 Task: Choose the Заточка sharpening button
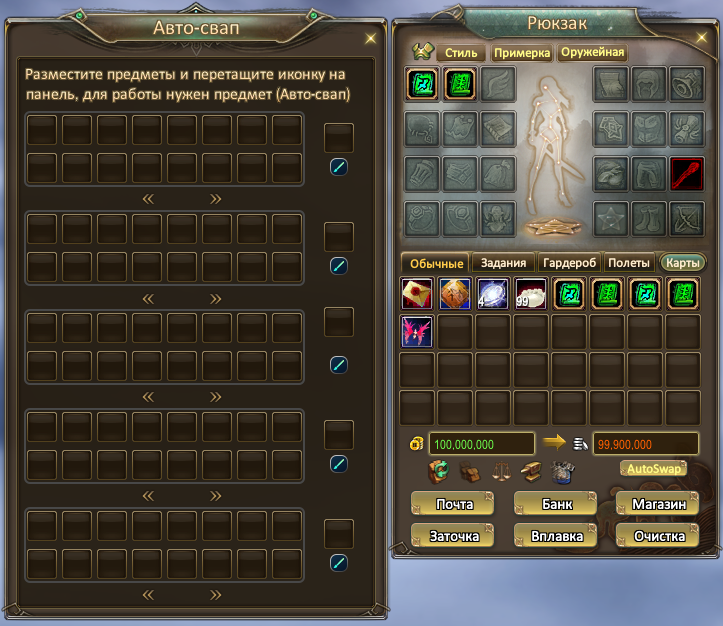coord(454,536)
